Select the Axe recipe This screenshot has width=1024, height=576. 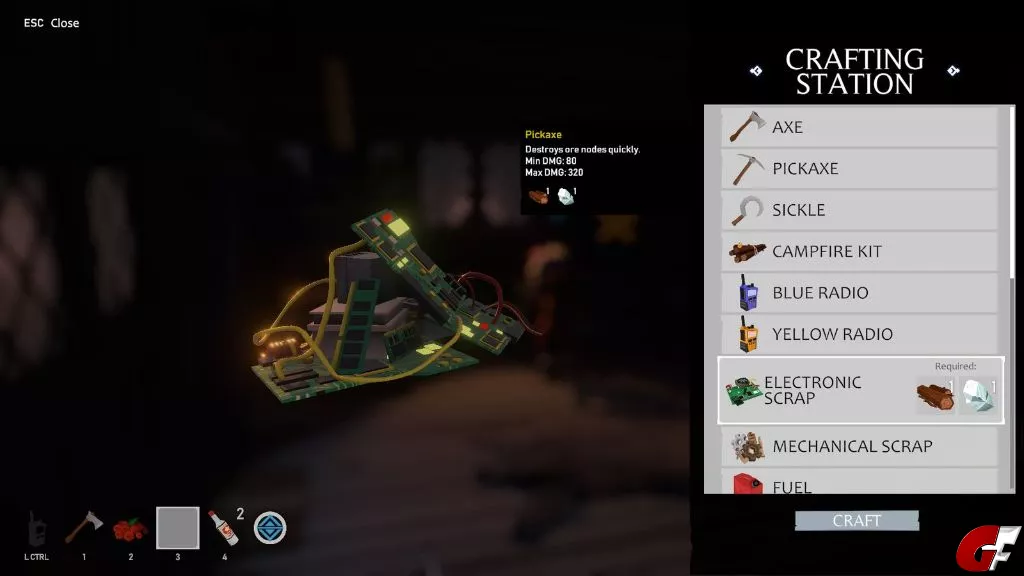pos(860,127)
